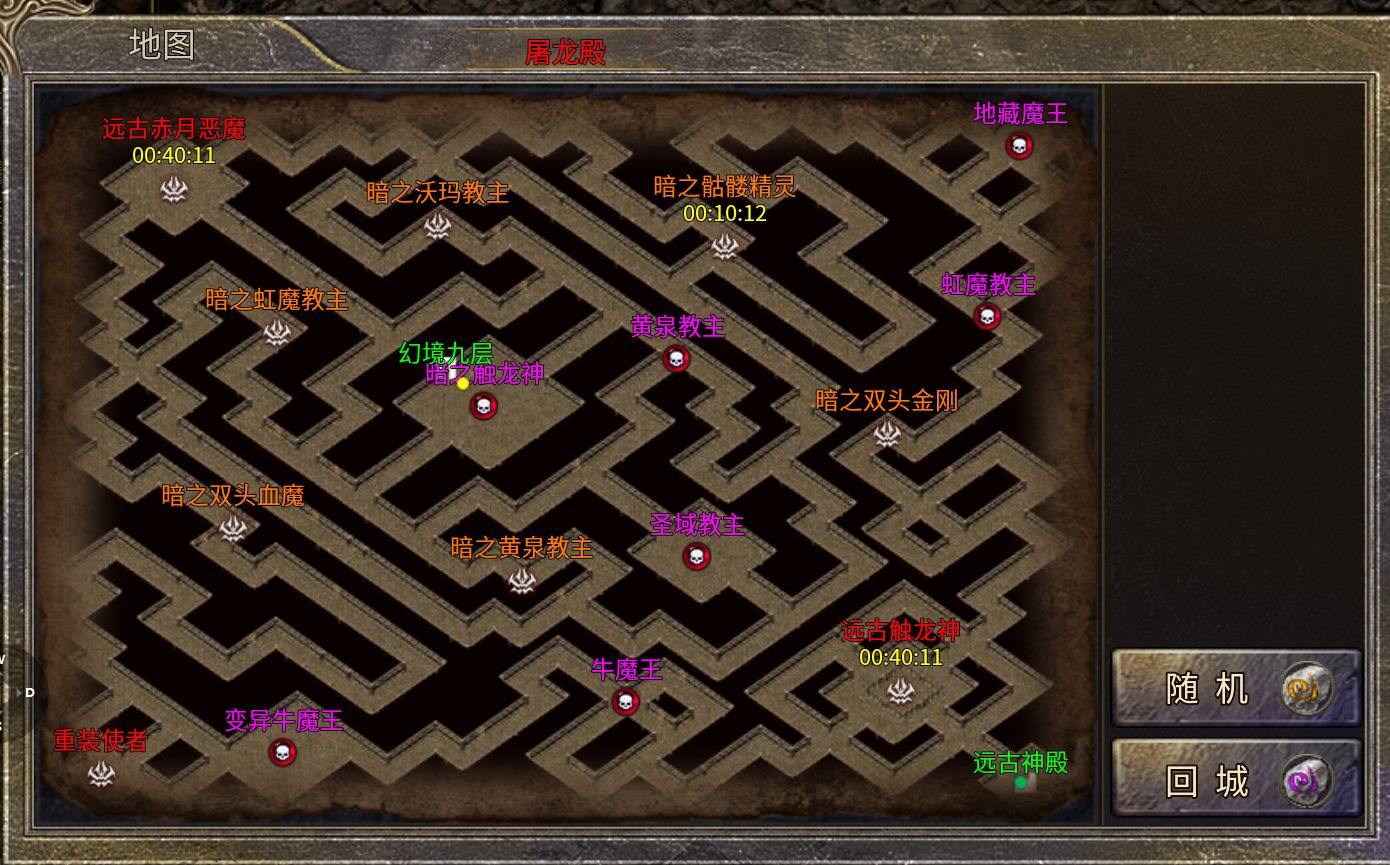Select the 暗之黄泉教主 boss marker
Viewport: 1390px width, 865px height.
coord(521,580)
